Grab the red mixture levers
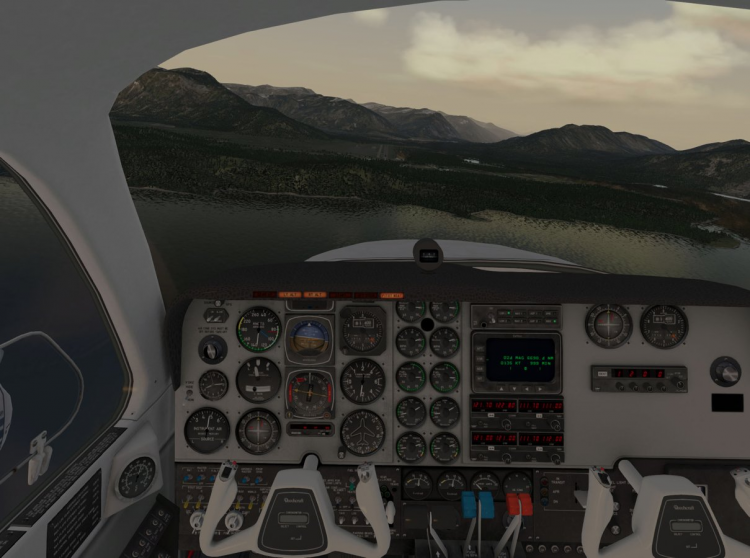 click(x=520, y=503)
